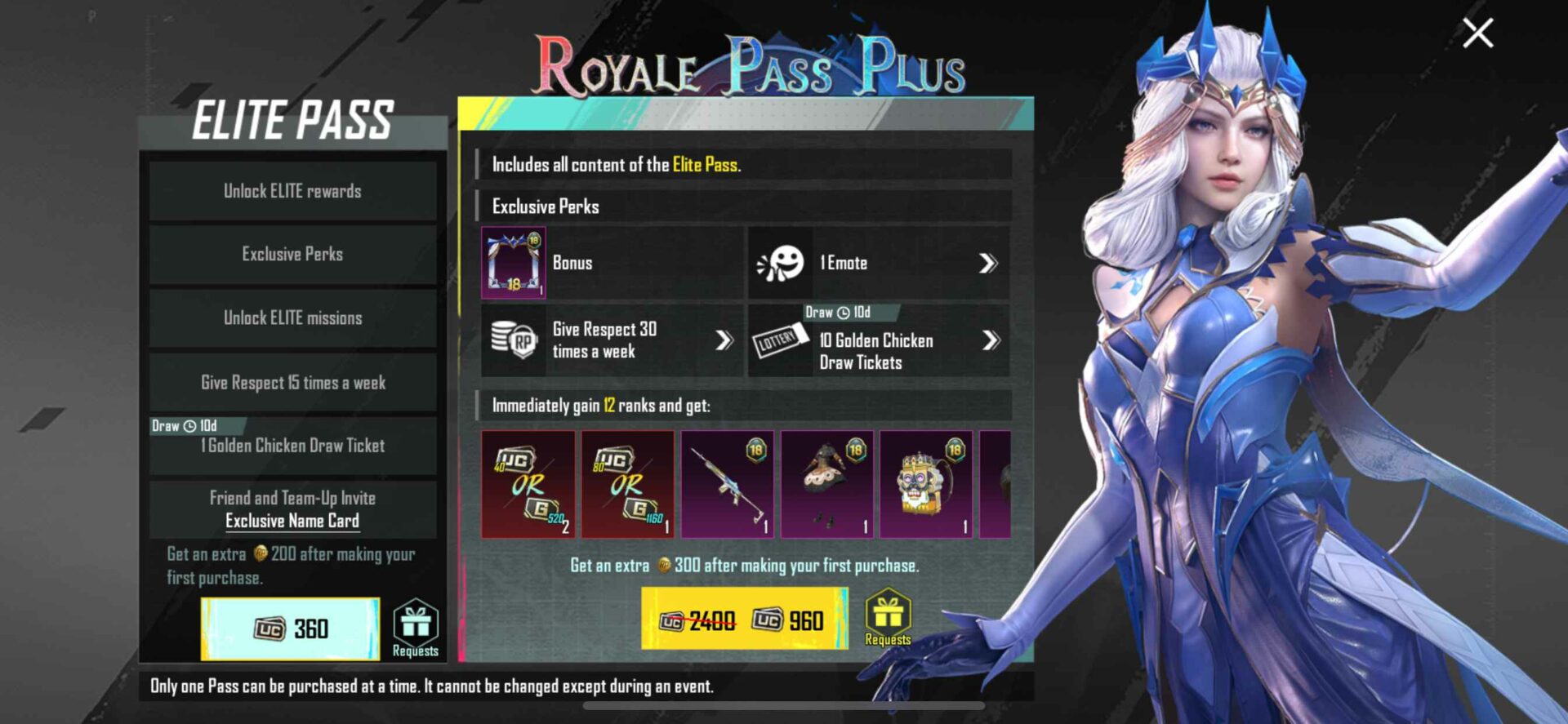Click the RP coin Give Respect icon
1568x724 pixels.
coord(514,340)
